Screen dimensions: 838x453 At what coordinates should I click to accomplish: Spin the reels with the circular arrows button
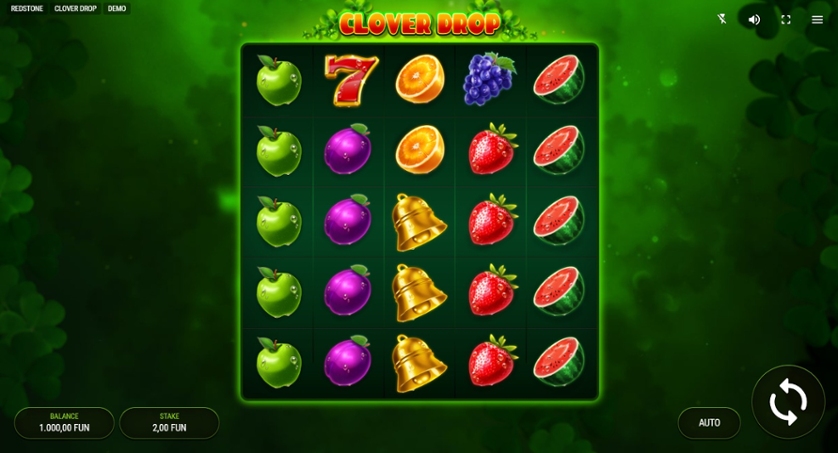pyautogui.click(x=788, y=402)
